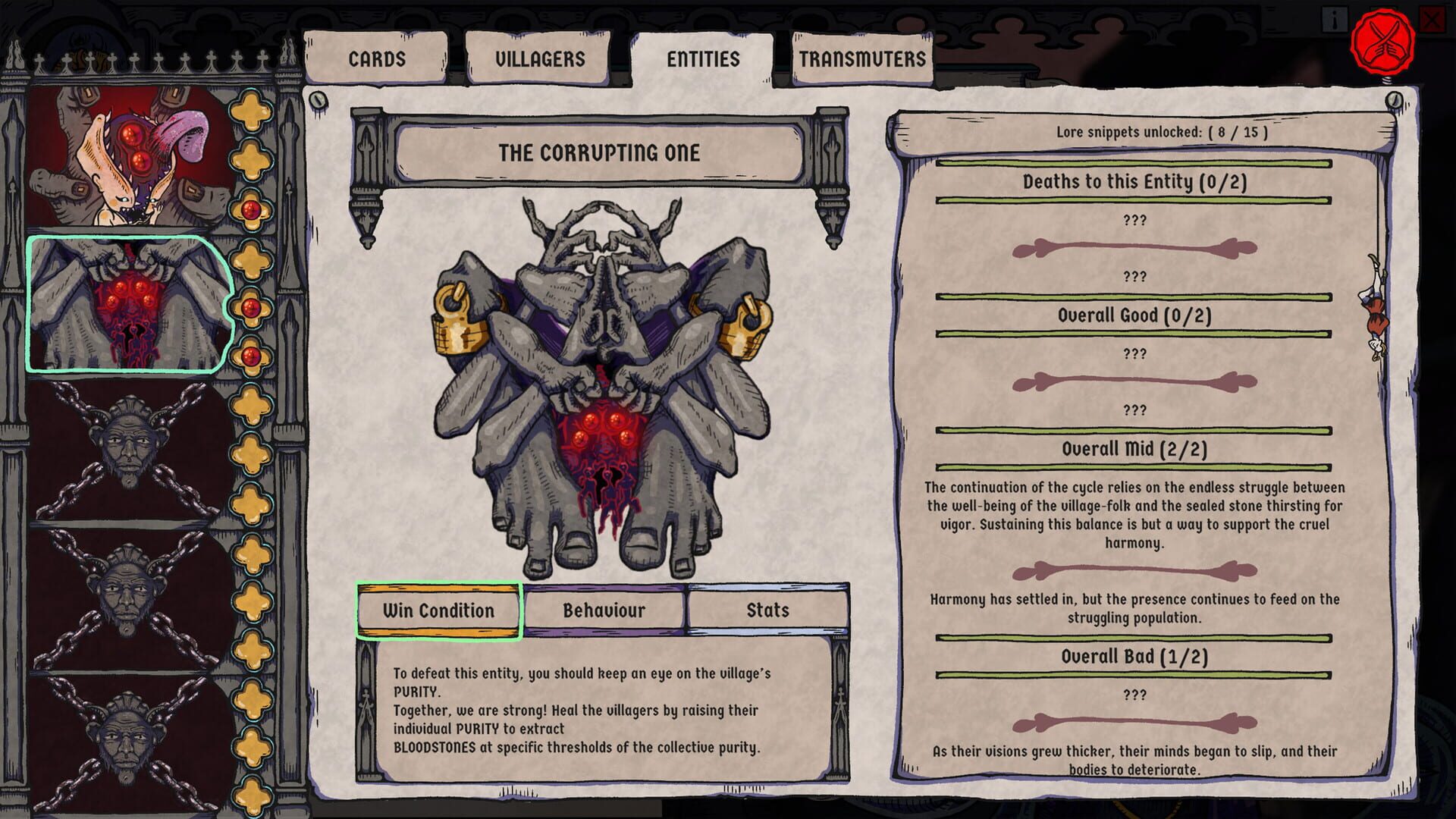View the Stats section
Screen dimensions: 1456x819
click(x=766, y=609)
